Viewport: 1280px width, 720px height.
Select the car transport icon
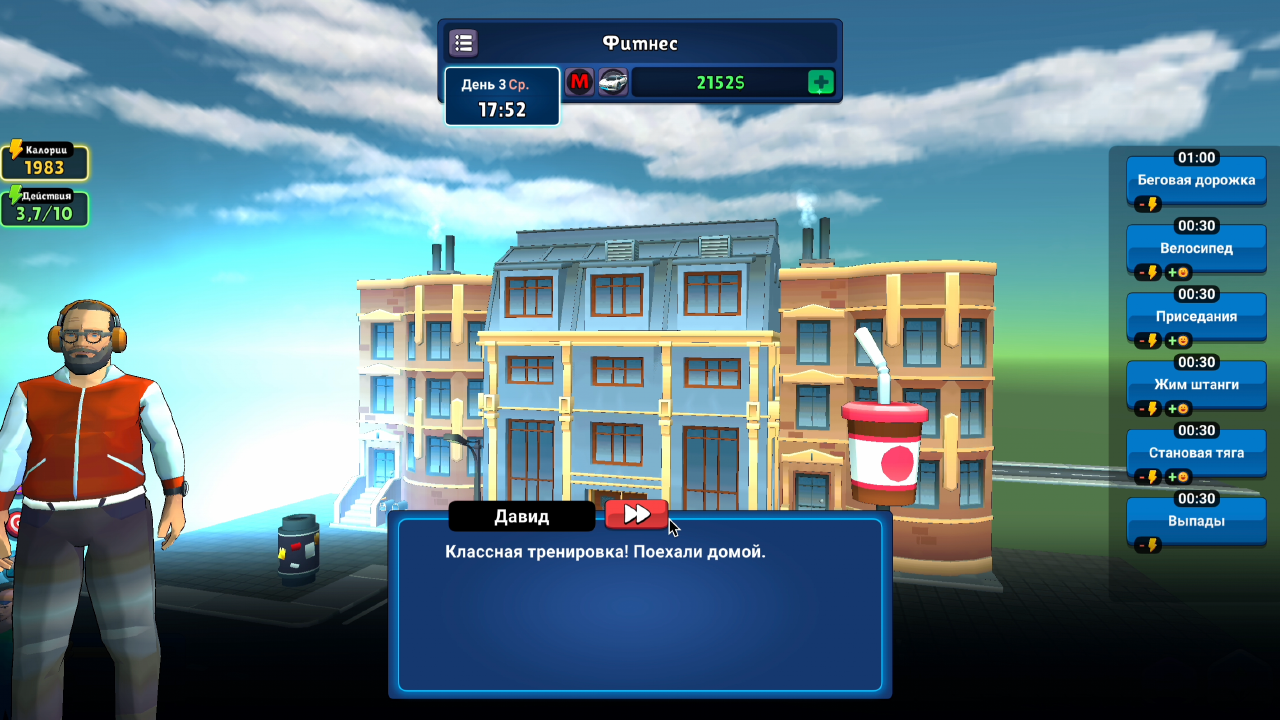[x=612, y=81]
